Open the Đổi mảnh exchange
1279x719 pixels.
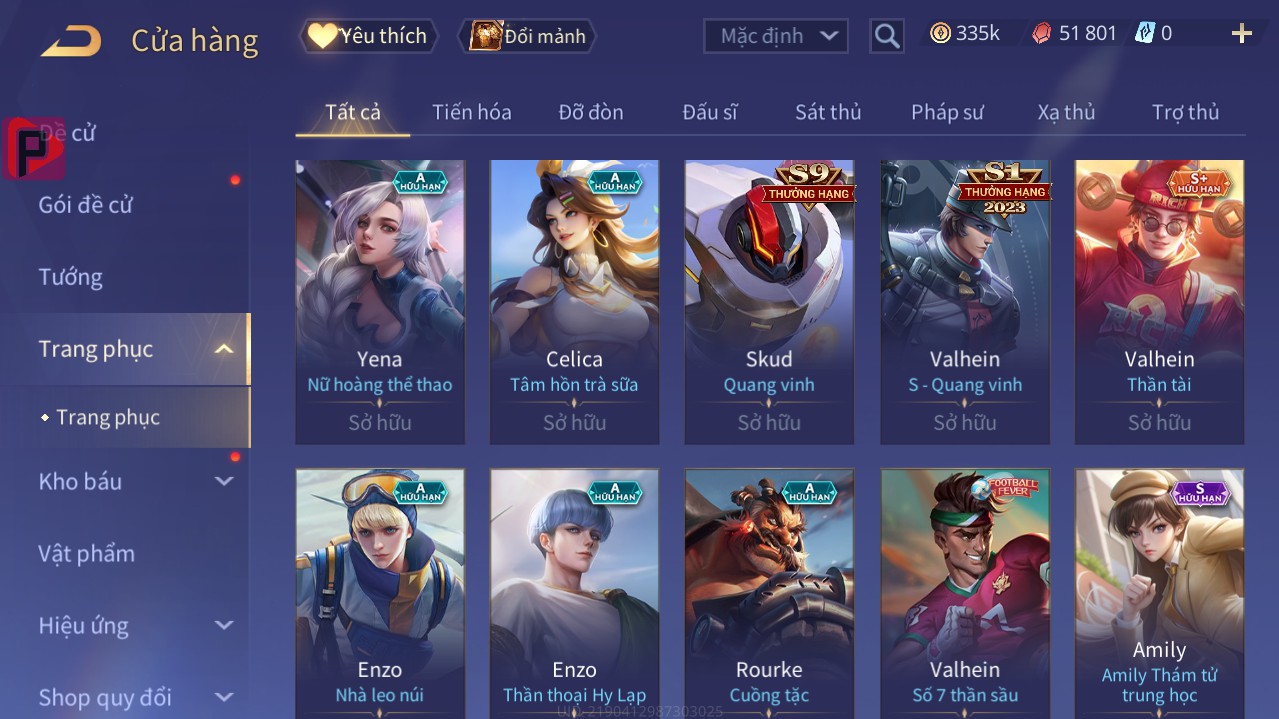(x=527, y=36)
